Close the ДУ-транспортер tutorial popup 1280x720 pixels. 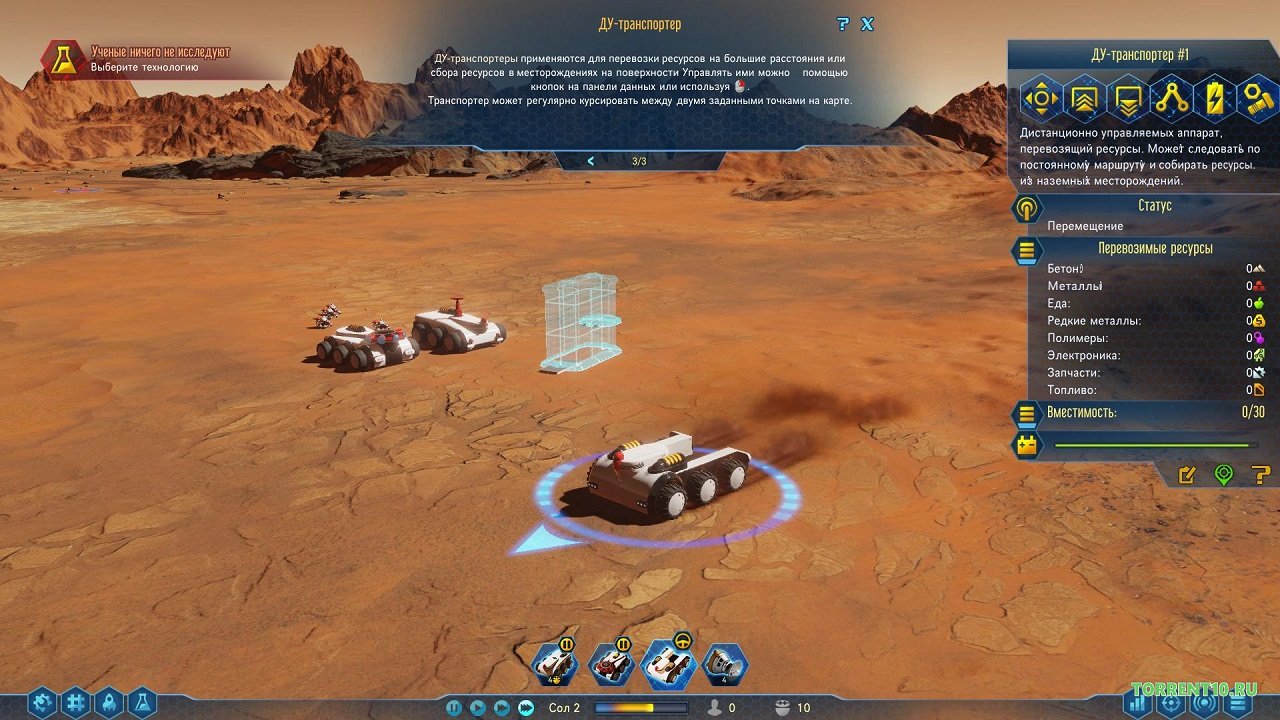867,24
